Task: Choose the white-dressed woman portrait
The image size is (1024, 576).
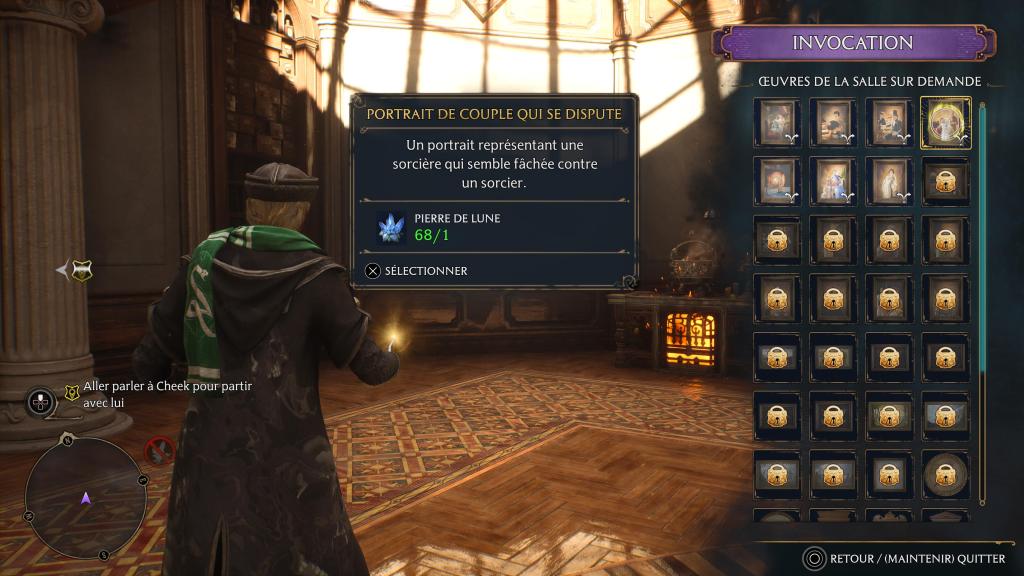Action: [x=888, y=181]
